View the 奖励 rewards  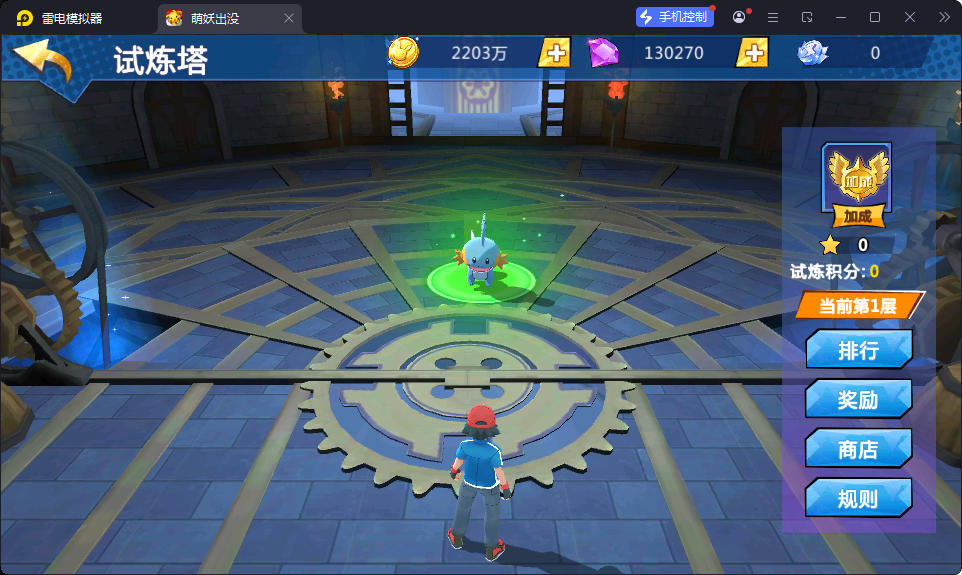pos(858,400)
